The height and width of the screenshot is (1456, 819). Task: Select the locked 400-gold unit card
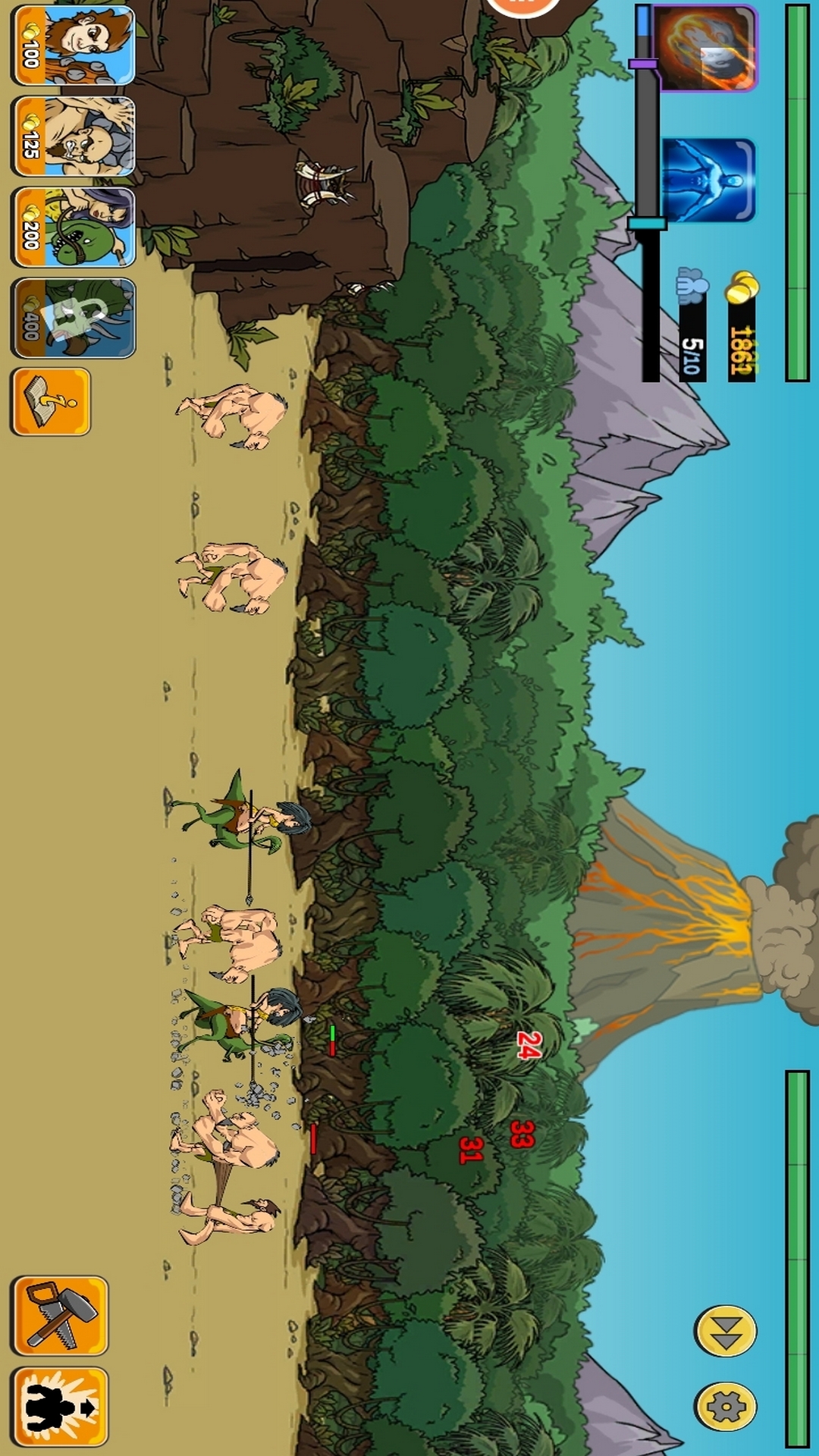[73, 318]
